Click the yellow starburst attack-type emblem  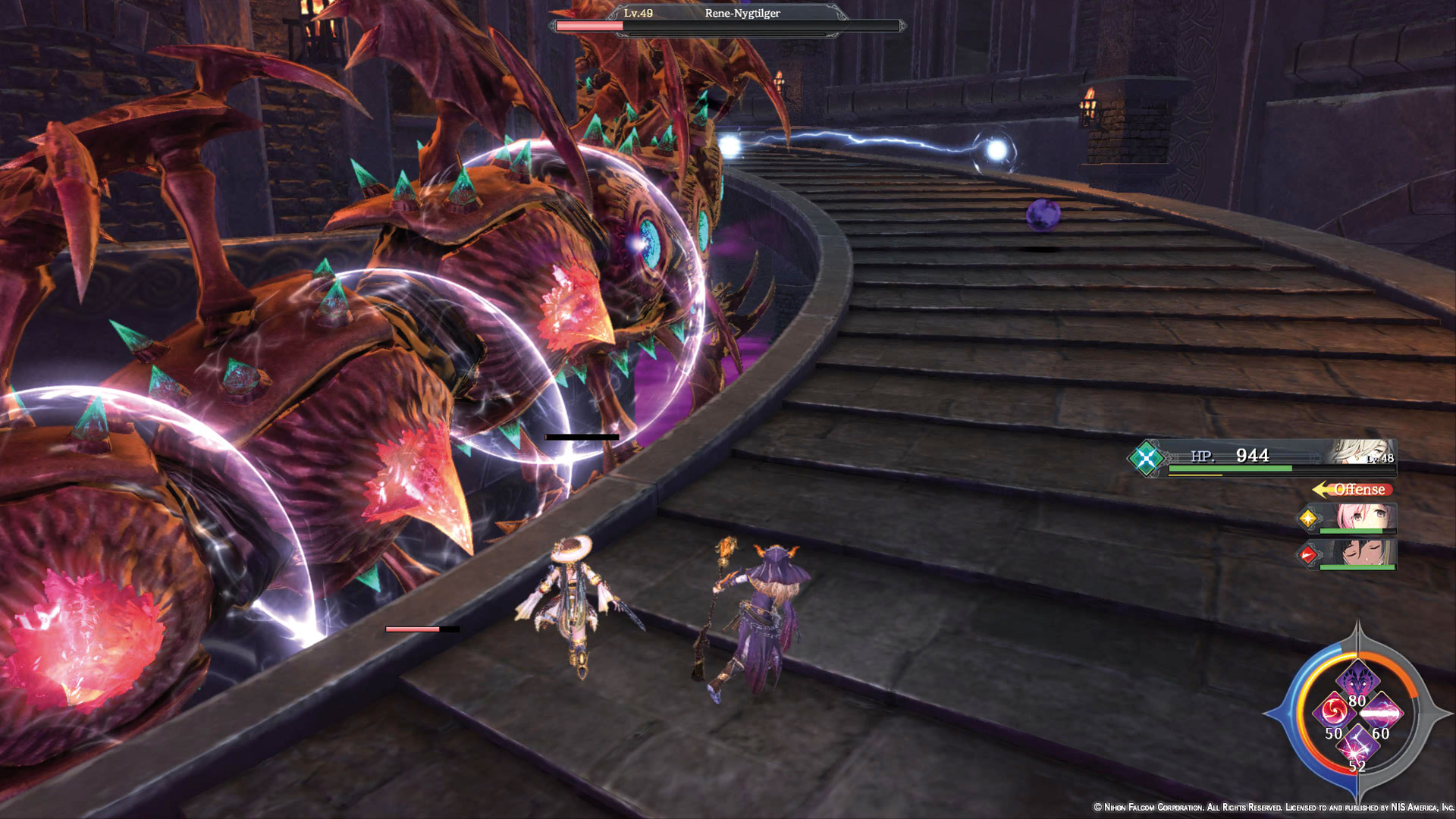pos(1308,519)
